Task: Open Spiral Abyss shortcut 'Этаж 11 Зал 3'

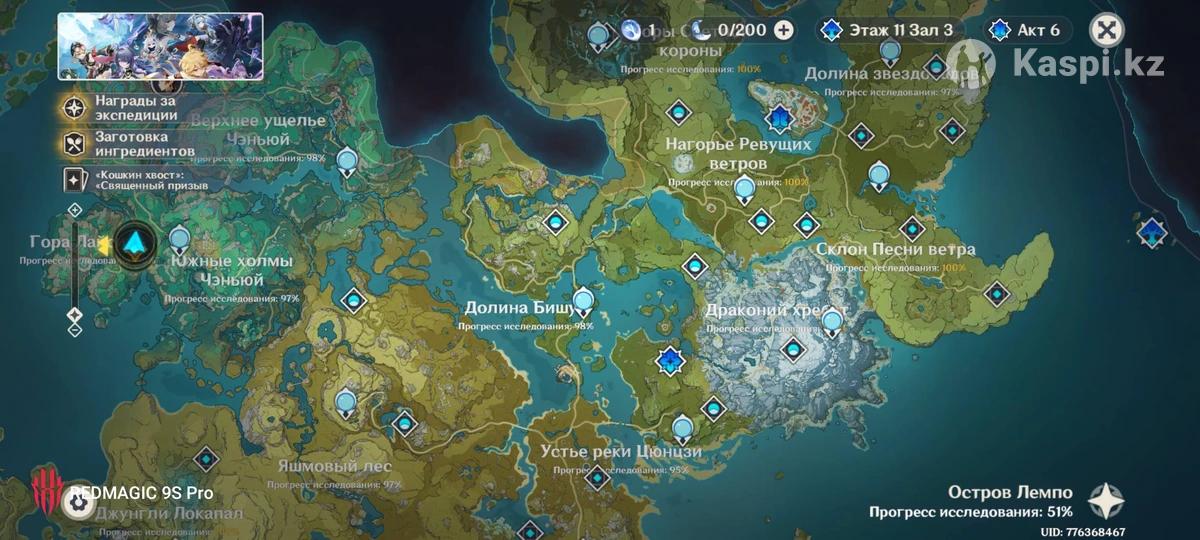Action: pyautogui.click(x=887, y=29)
